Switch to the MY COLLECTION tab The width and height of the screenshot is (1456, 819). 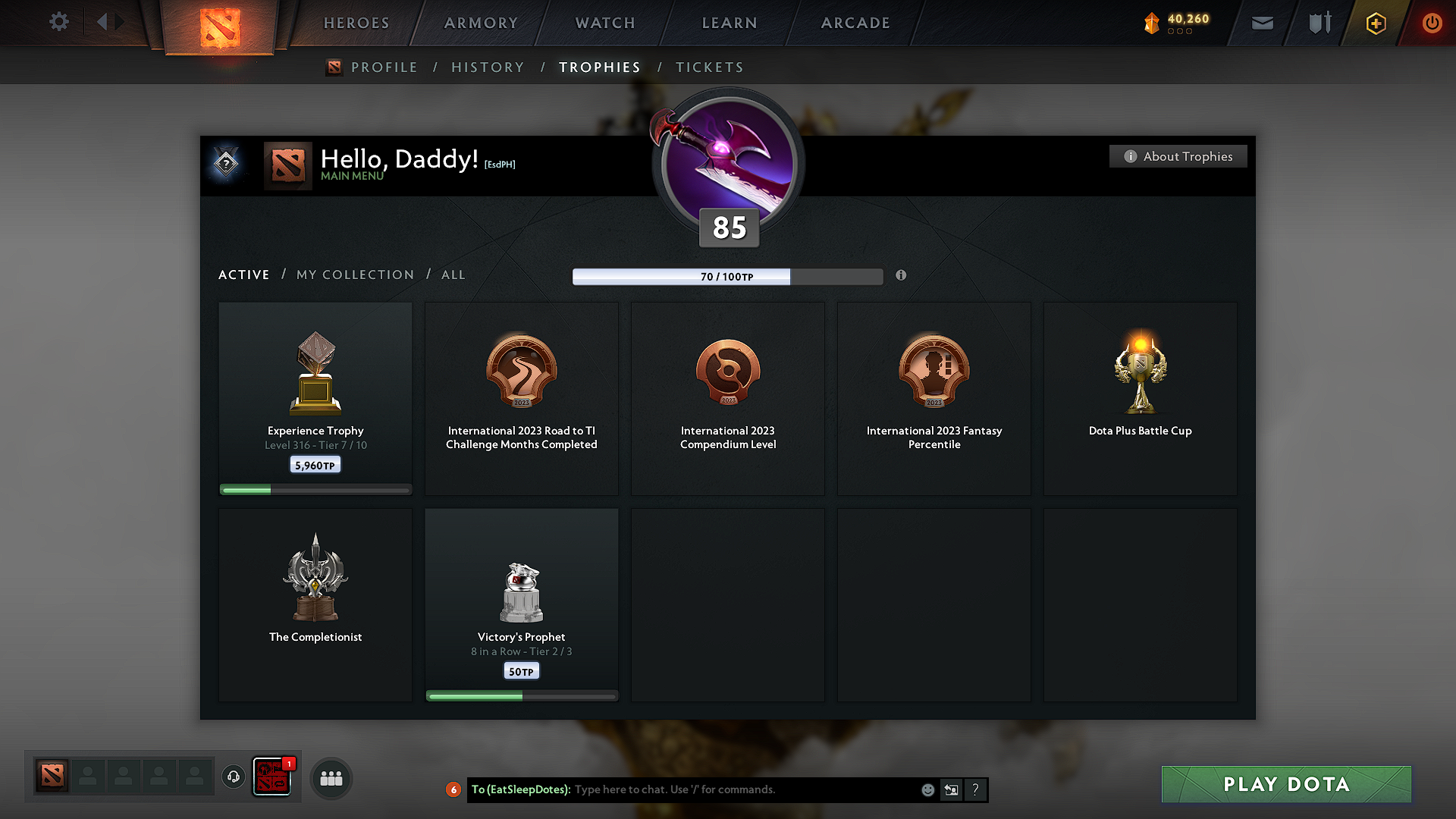coord(354,275)
